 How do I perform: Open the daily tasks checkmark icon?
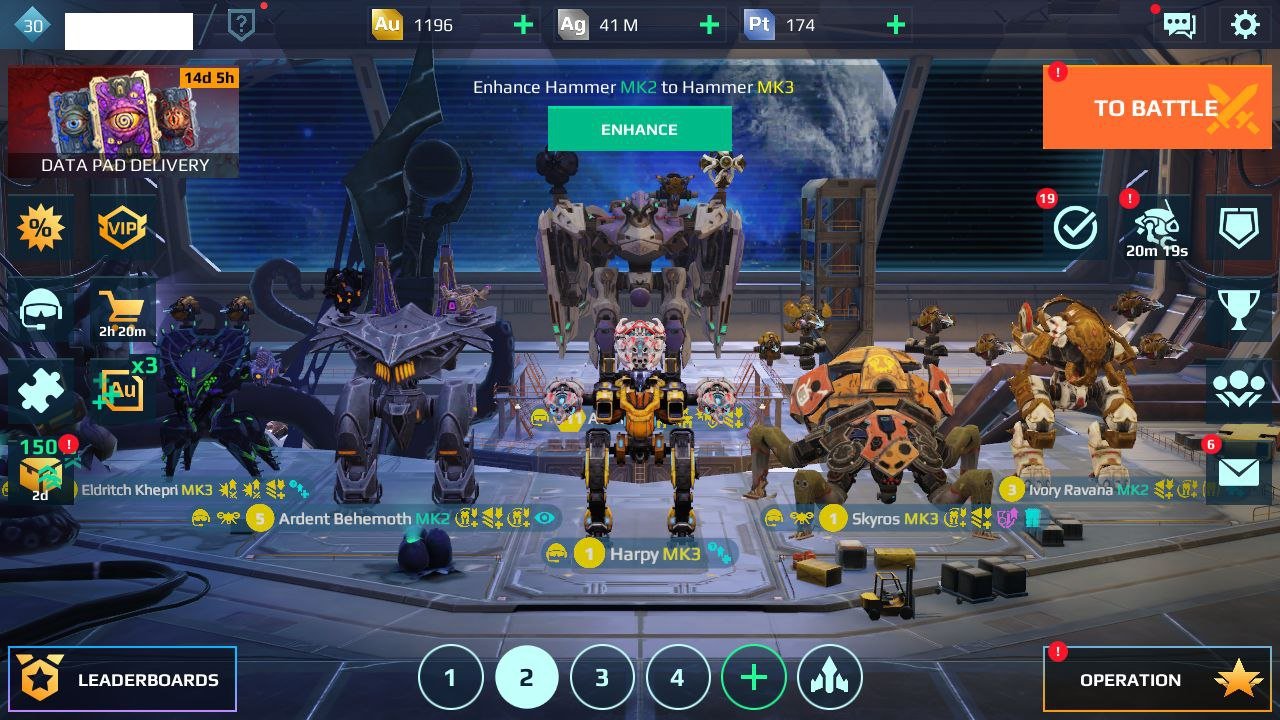(x=1076, y=228)
